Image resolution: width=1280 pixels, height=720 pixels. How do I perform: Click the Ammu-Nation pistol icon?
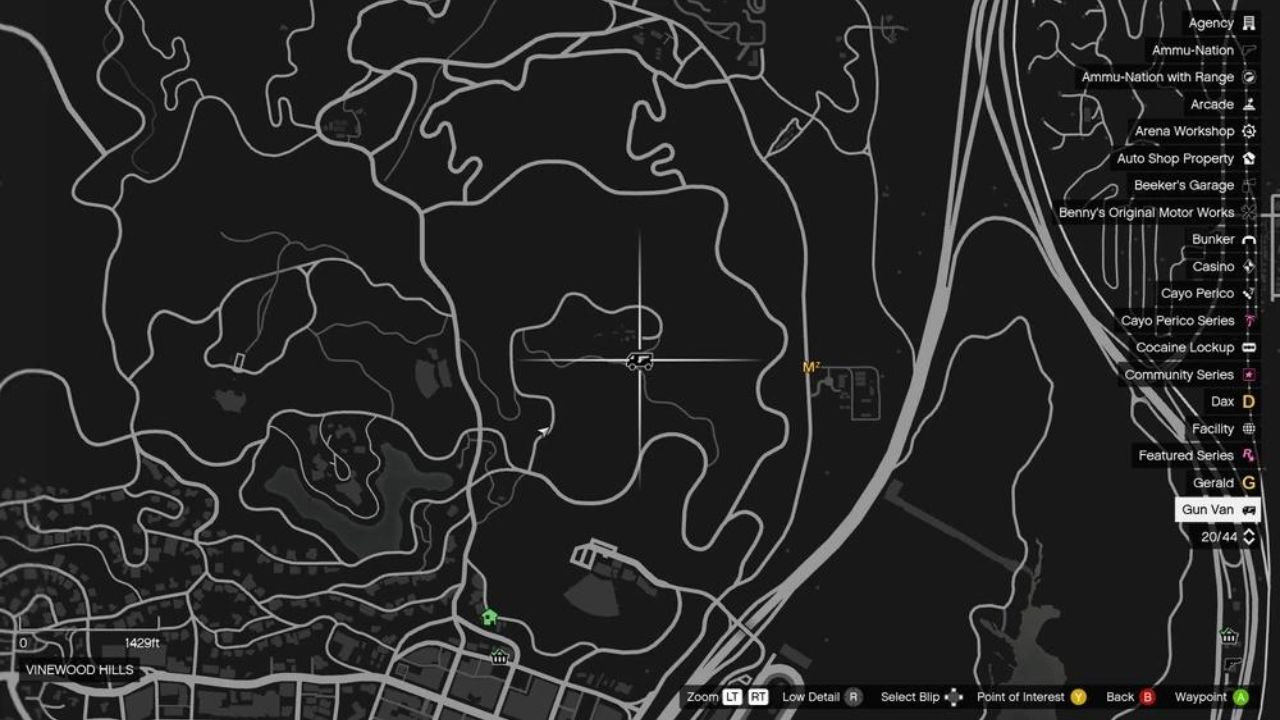(1247, 49)
